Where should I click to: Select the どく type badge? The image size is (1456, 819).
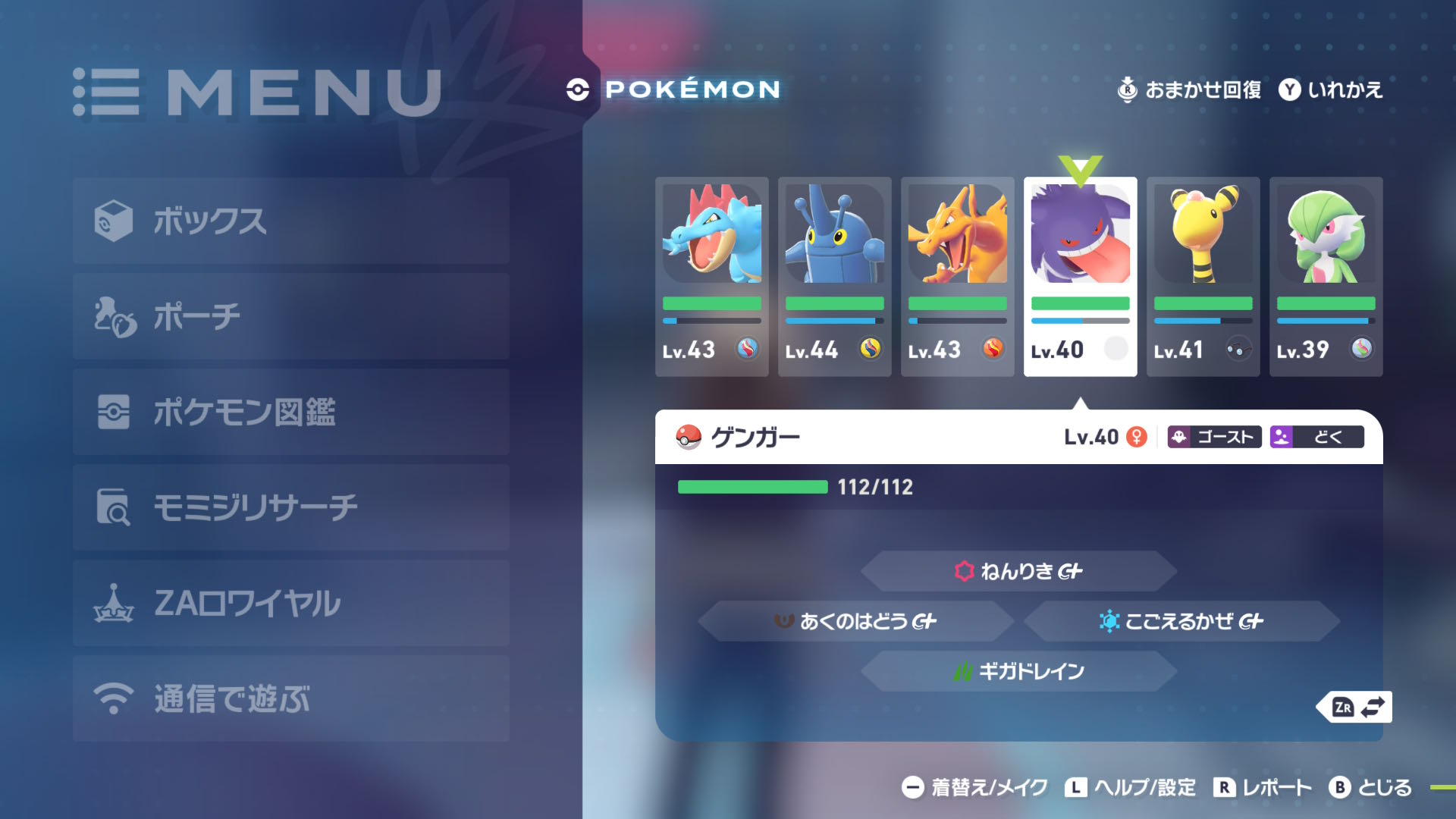coord(1318,437)
